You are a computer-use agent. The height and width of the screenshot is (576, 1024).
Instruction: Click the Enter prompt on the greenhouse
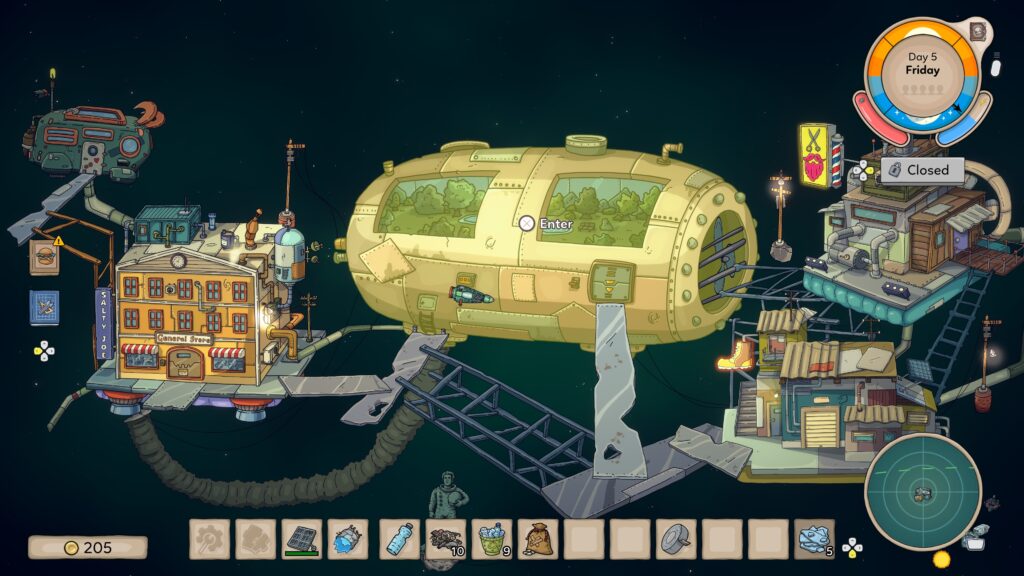(x=546, y=224)
